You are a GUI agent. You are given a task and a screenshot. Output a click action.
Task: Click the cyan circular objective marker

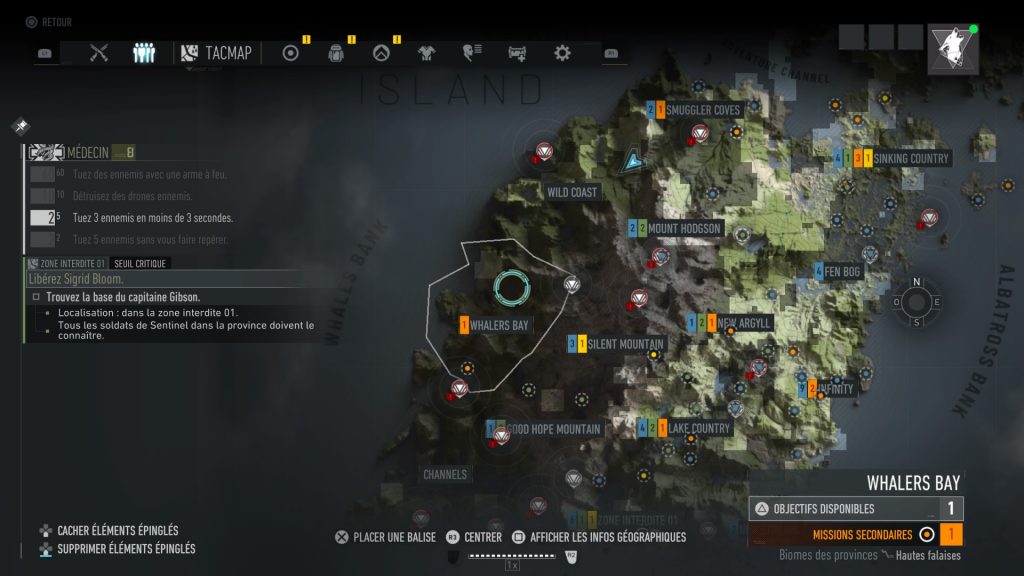(x=511, y=288)
